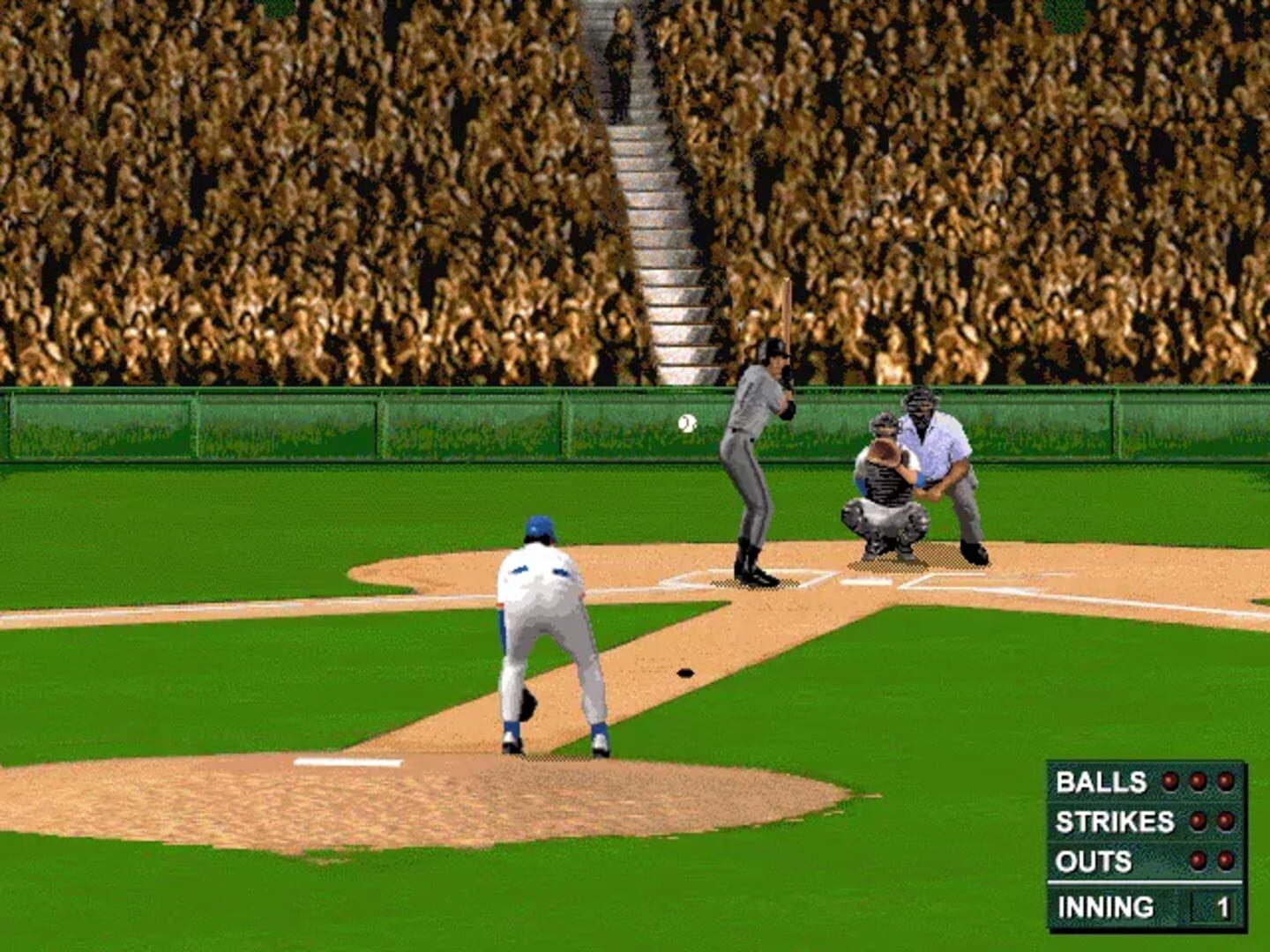This screenshot has width=1270, height=952.
Task: Click the second OUTS indicator light
Action: pos(1225,860)
